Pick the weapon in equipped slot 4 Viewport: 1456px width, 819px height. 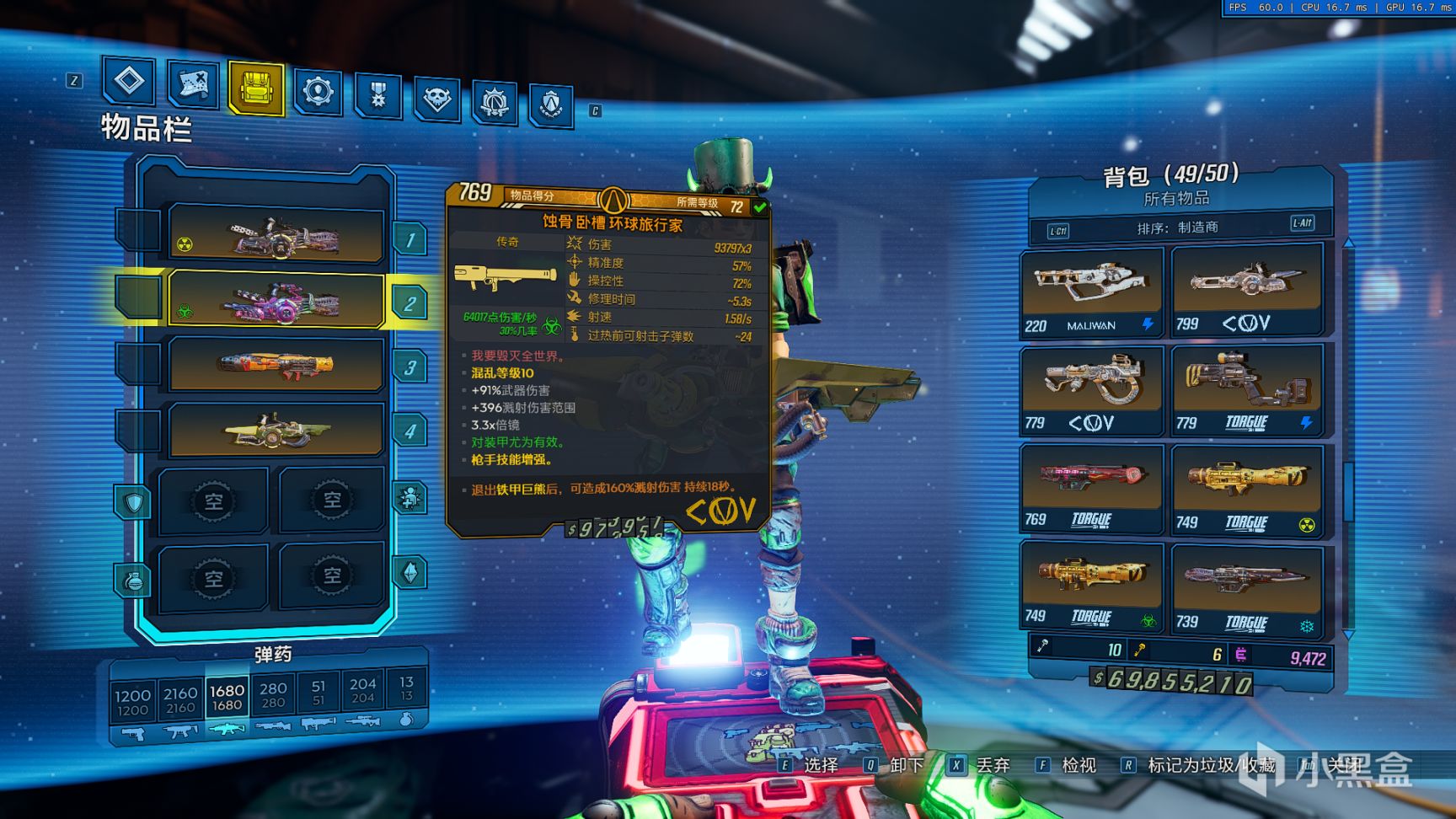(276, 431)
